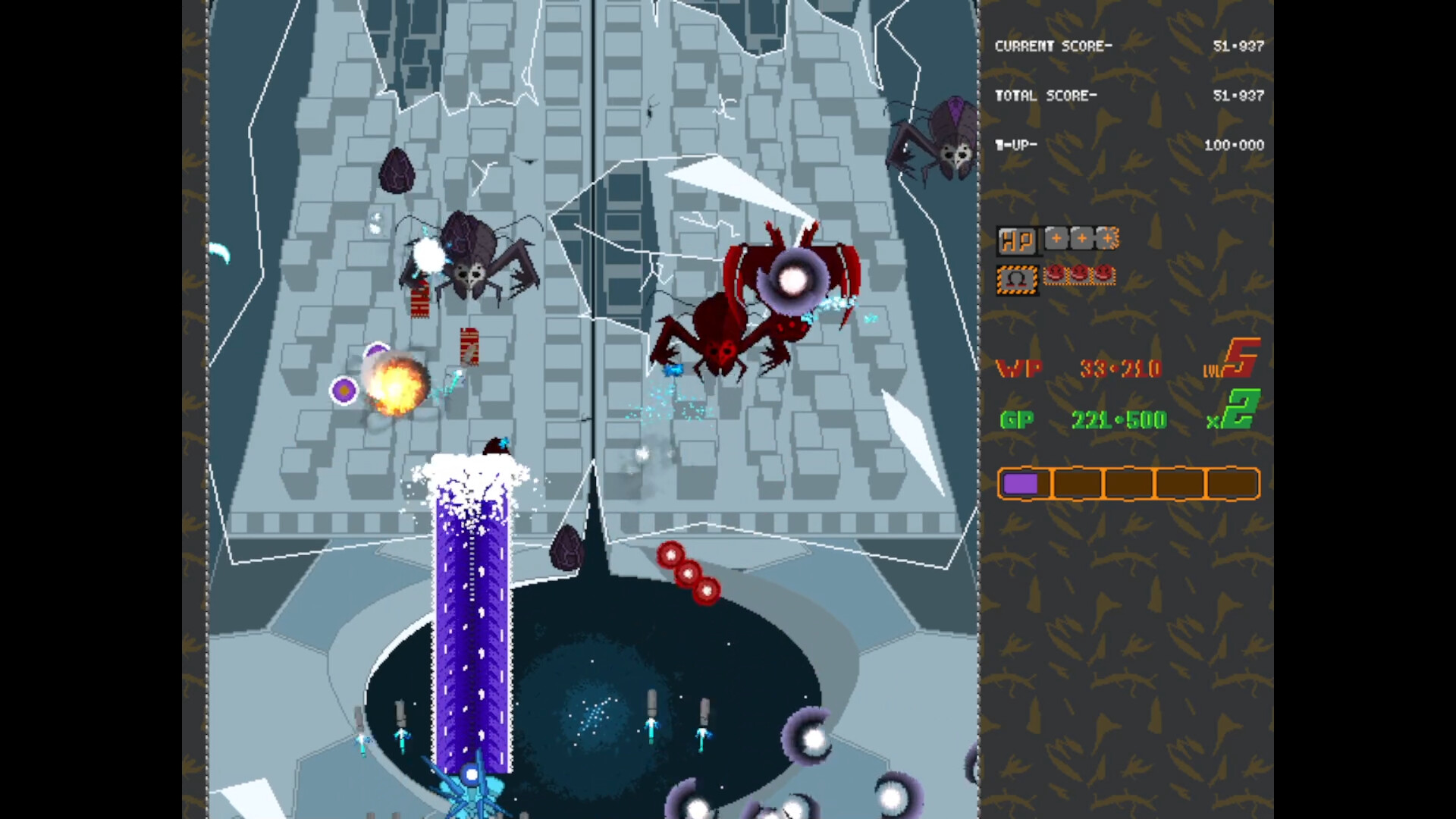Screen dimensions: 1456x819
Task: Click the WP value 33,210
Action: click(1120, 369)
